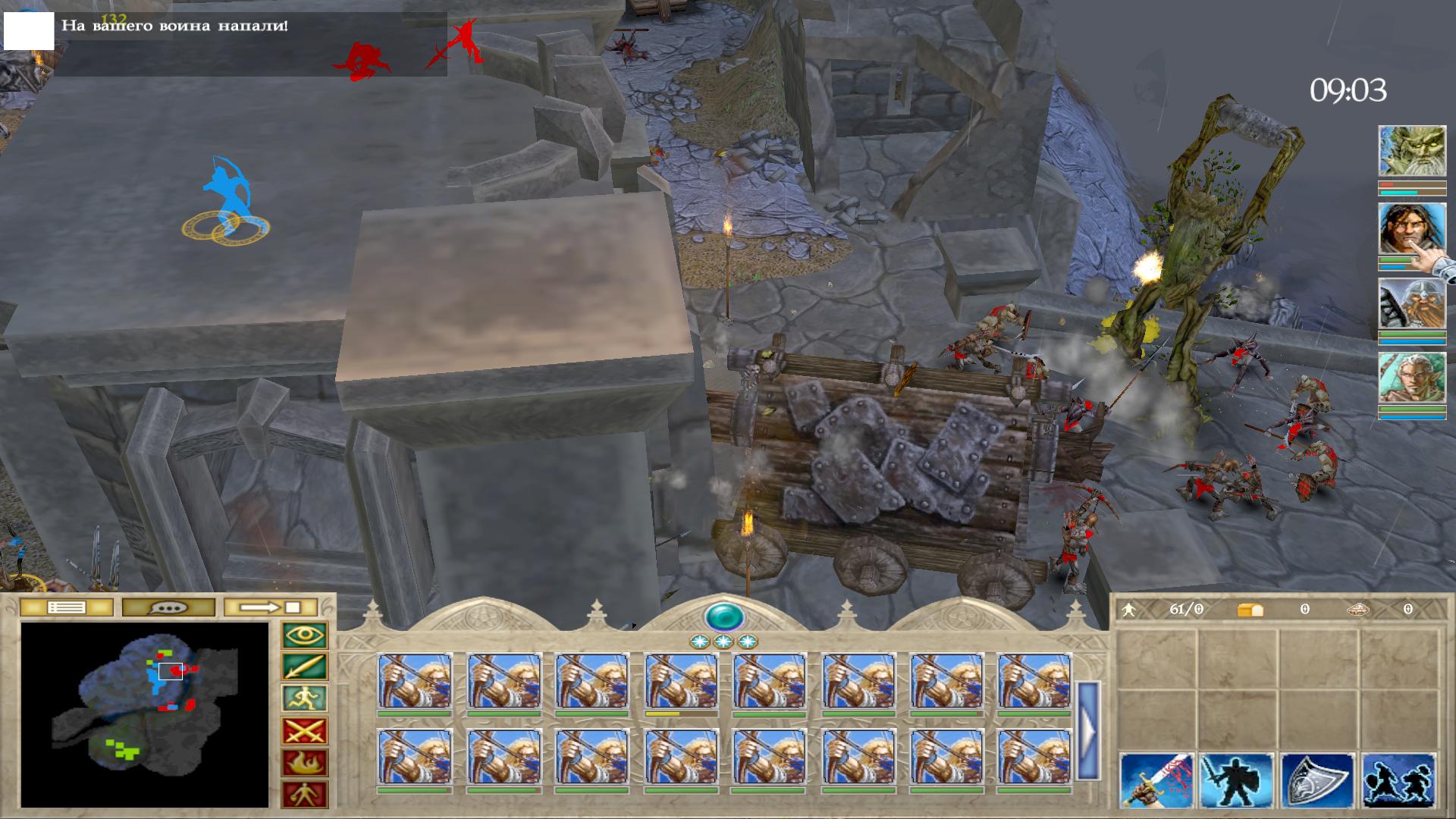Select the white-haired elf hero portrait
This screenshot has width=1456, height=819.
[1411, 378]
